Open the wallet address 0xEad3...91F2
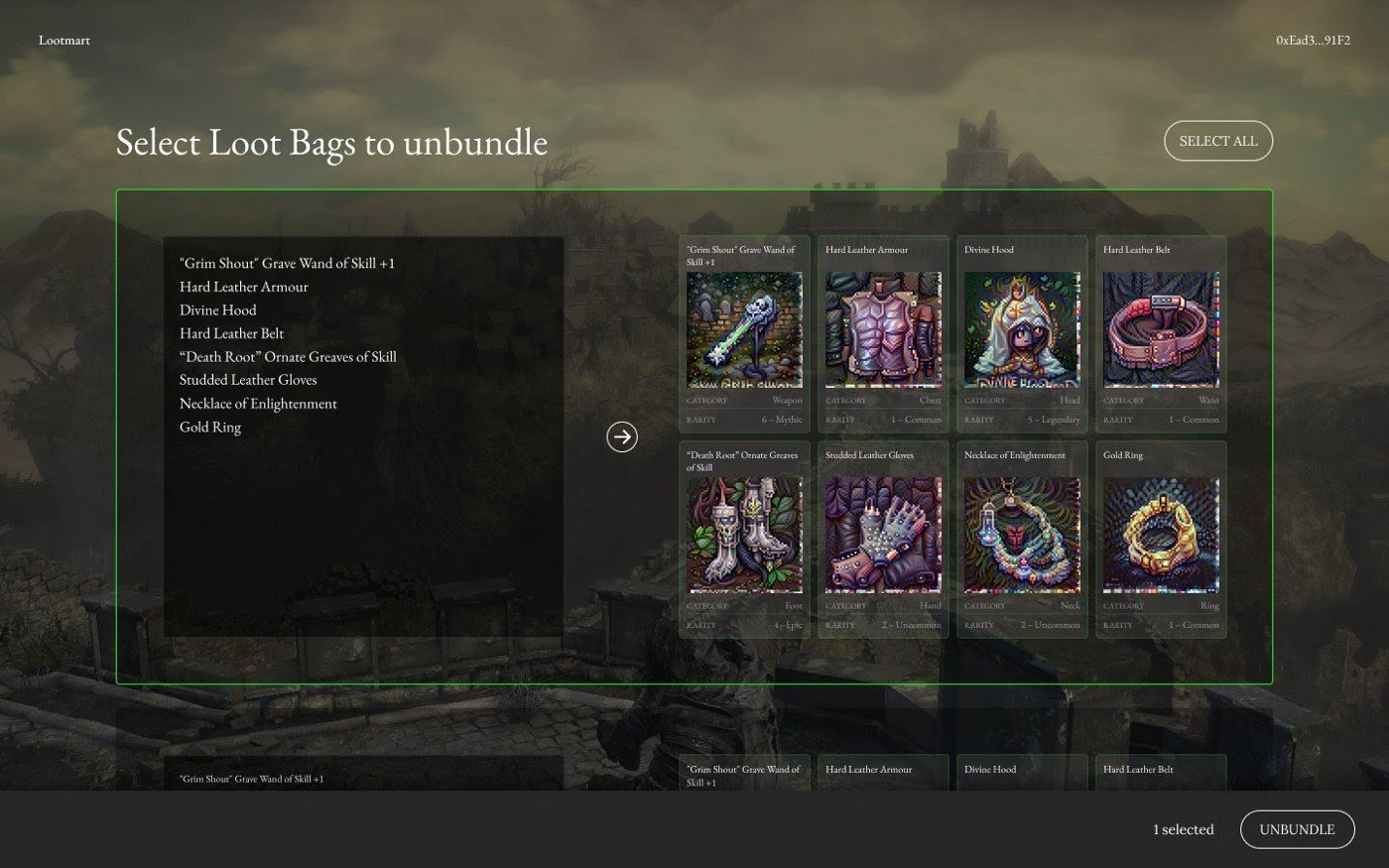This screenshot has height=868, width=1389. [x=1313, y=41]
